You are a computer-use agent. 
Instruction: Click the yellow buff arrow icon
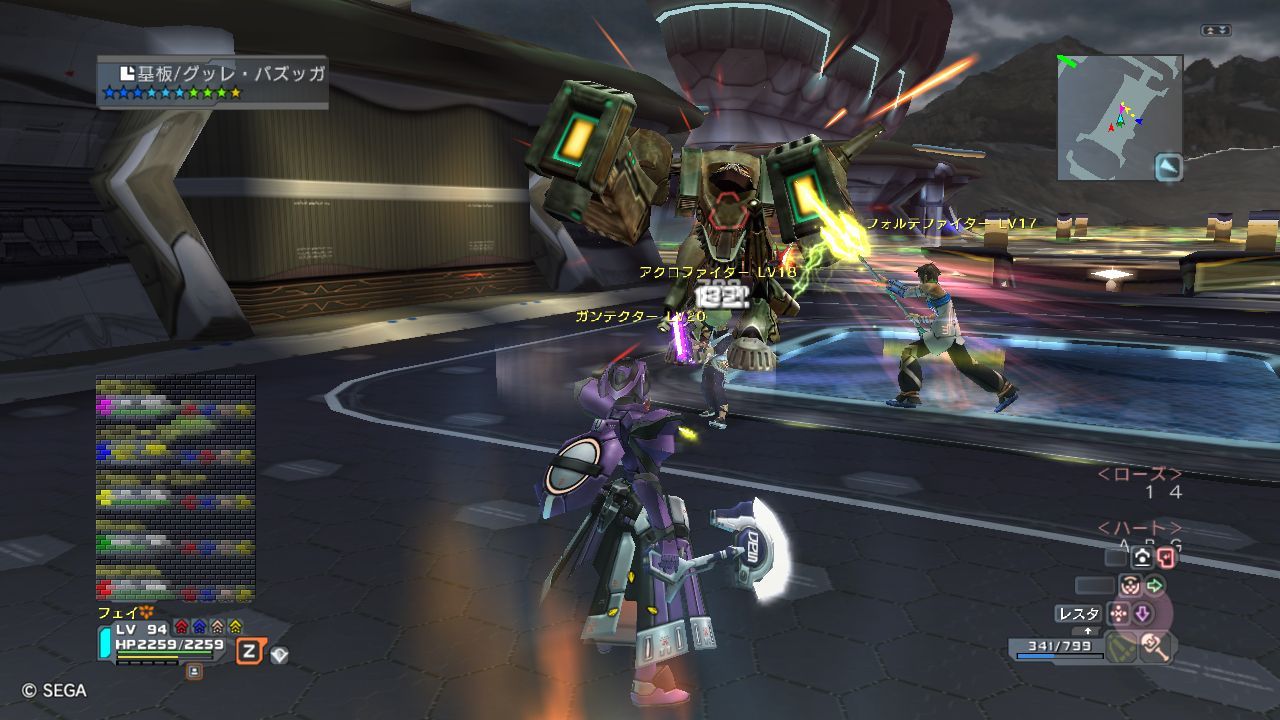pyautogui.click(x=235, y=626)
